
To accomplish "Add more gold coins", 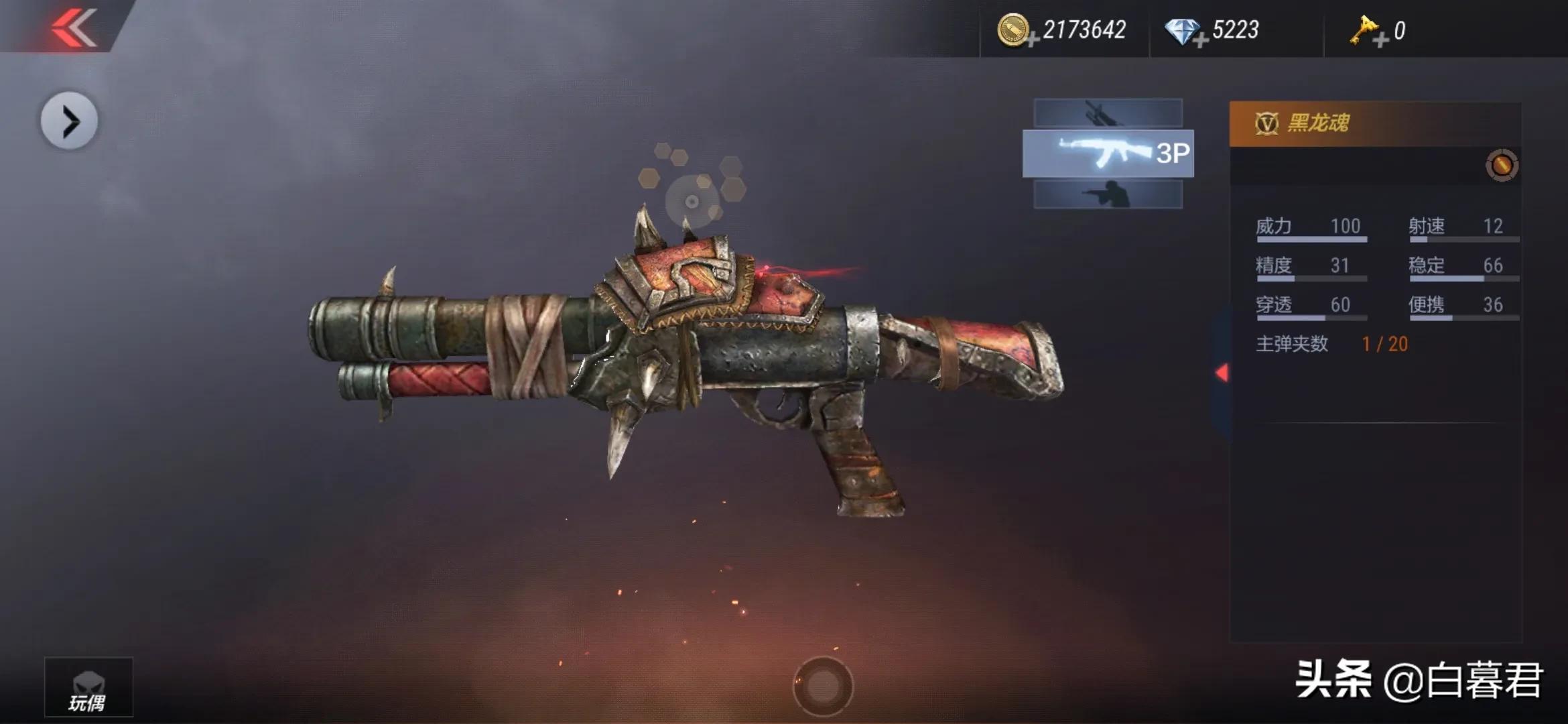I will coord(1033,40).
